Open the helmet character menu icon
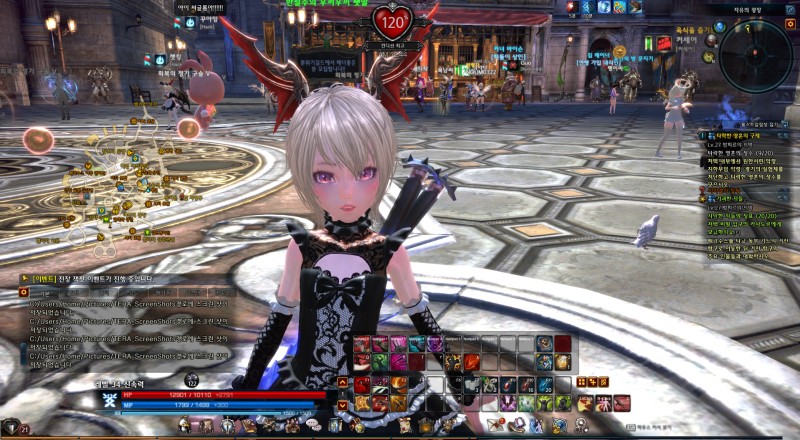The image size is (800, 440). [185, 426]
